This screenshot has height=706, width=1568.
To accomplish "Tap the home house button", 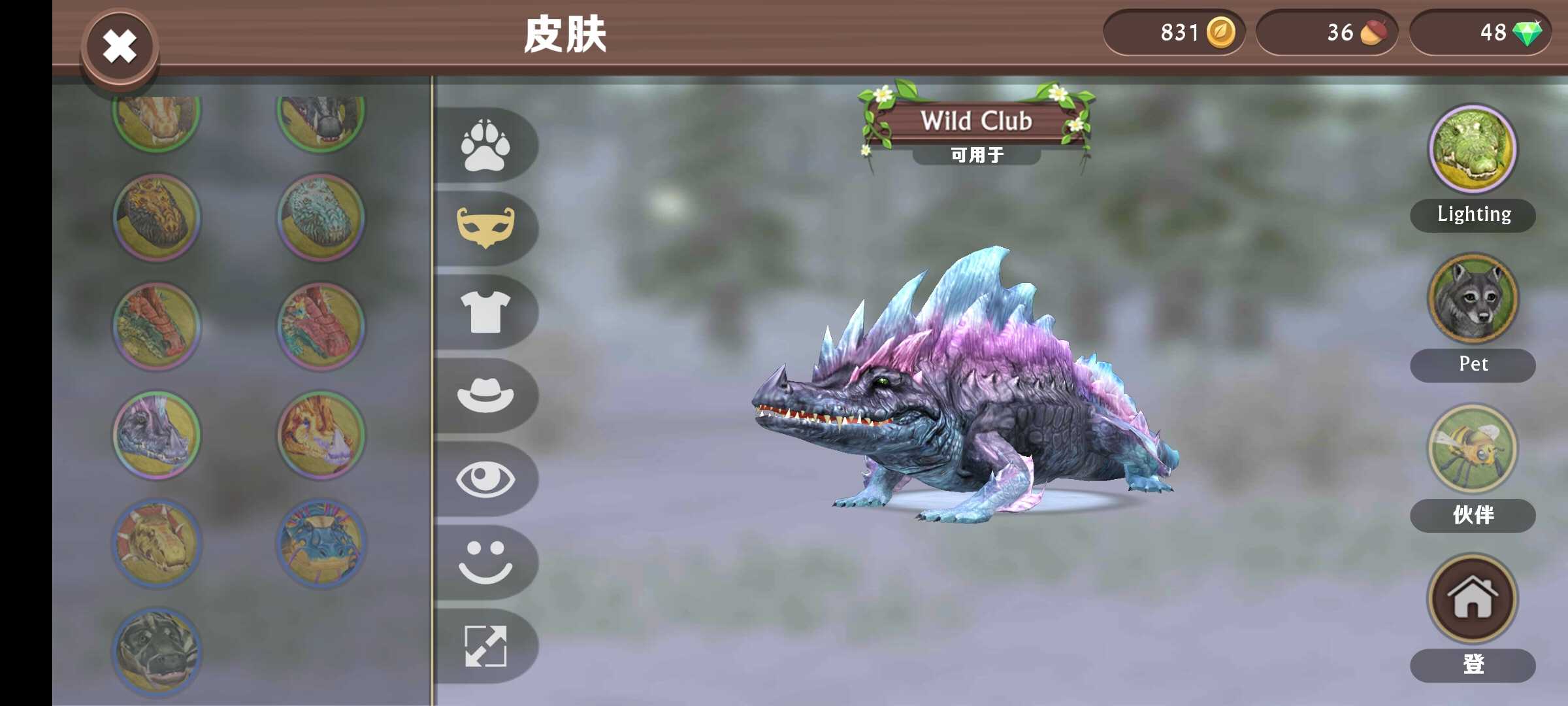I will coord(1473,598).
